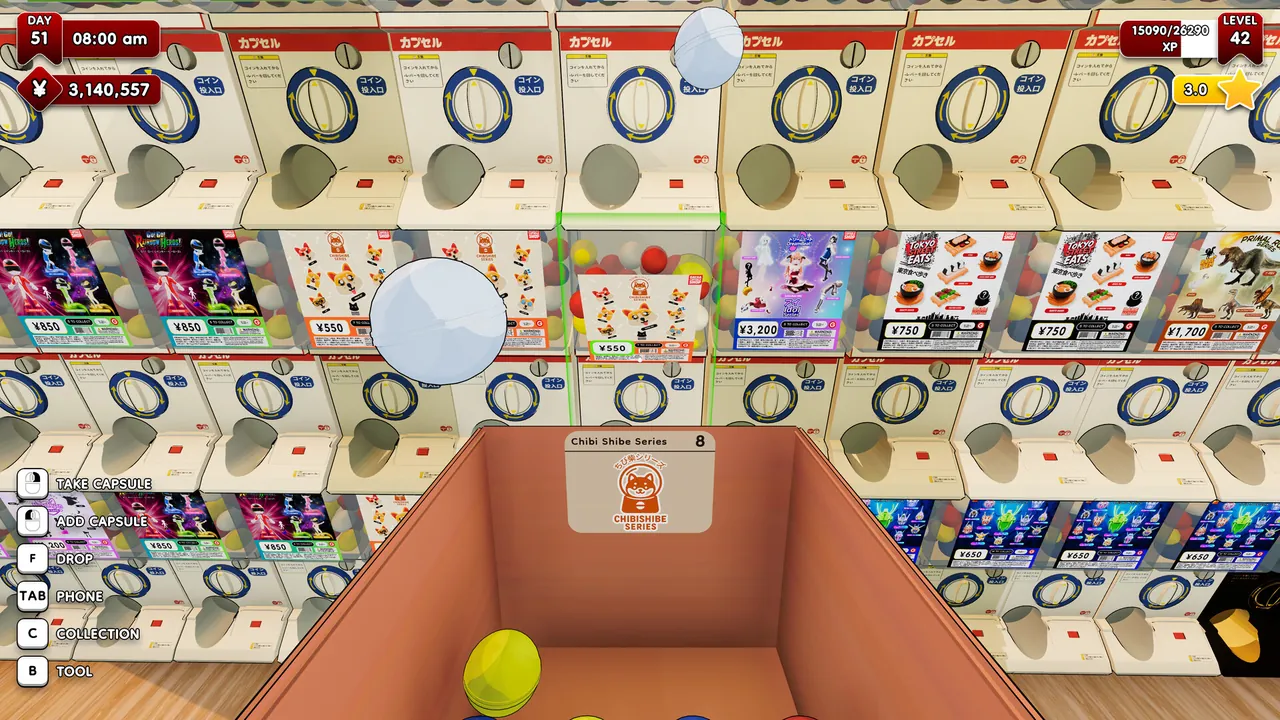Click the left mouse icon for Take Capsule
Image resolution: width=1280 pixels, height=720 pixels.
tap(31, 483)
